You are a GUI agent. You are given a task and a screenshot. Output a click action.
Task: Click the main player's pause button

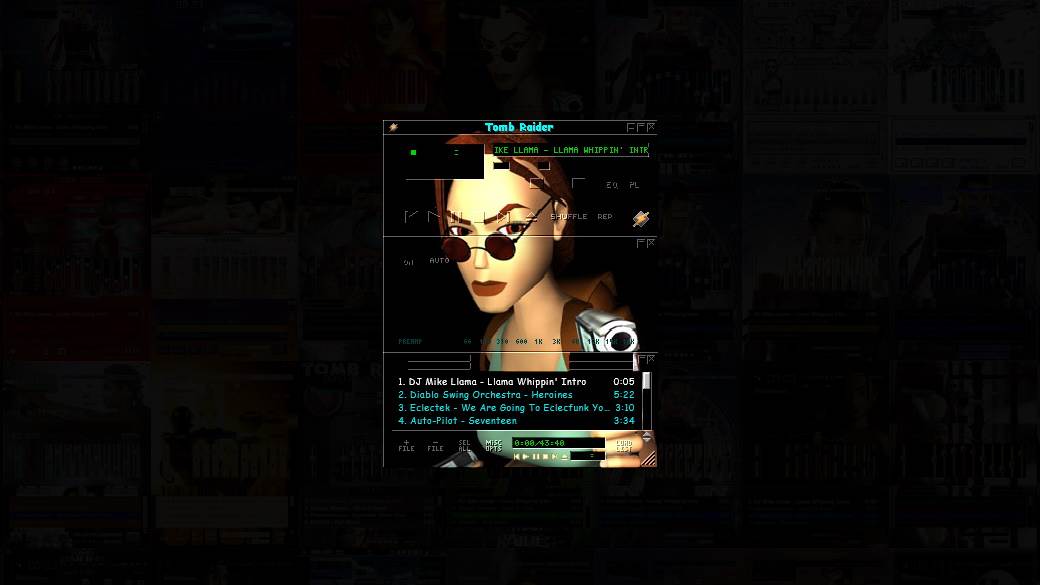coord(457,216)
